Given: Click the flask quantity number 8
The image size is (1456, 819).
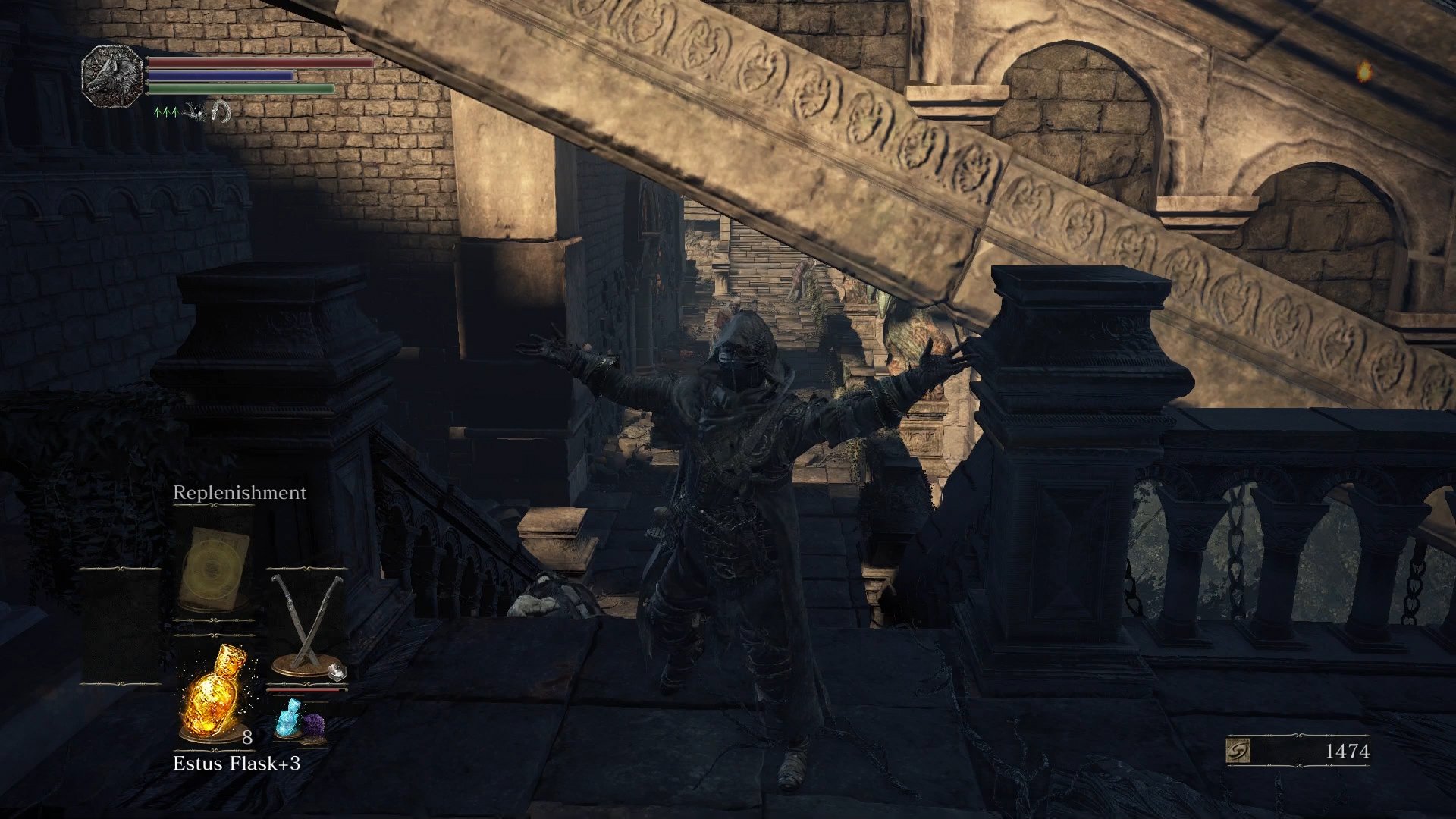Looking at the screenshot, I should [246, 737].
